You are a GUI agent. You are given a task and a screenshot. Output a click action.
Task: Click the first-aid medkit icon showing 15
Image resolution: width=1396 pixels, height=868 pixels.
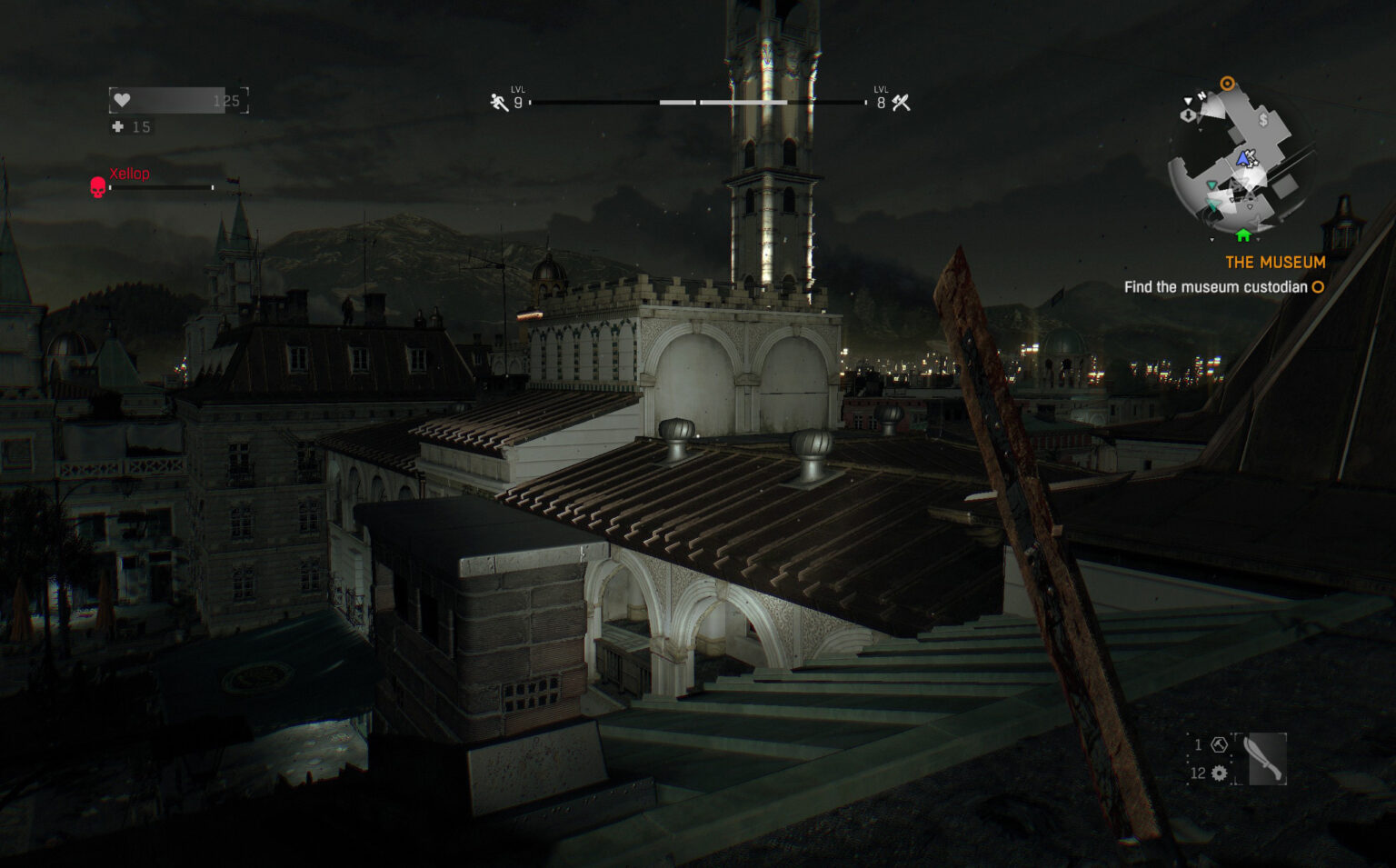pos(117,126)
